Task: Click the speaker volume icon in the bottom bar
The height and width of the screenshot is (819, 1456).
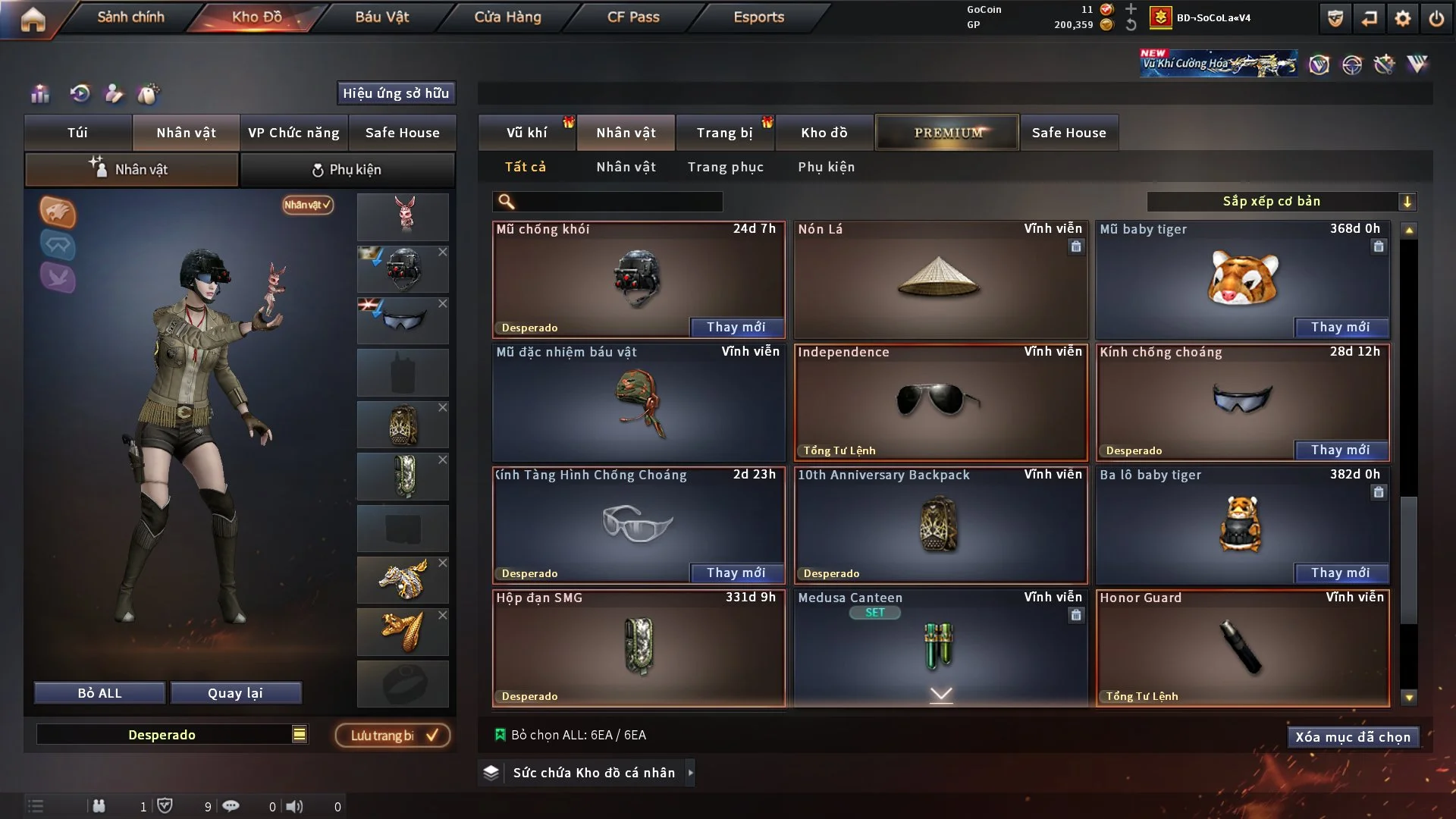Action: coord(295,806)
